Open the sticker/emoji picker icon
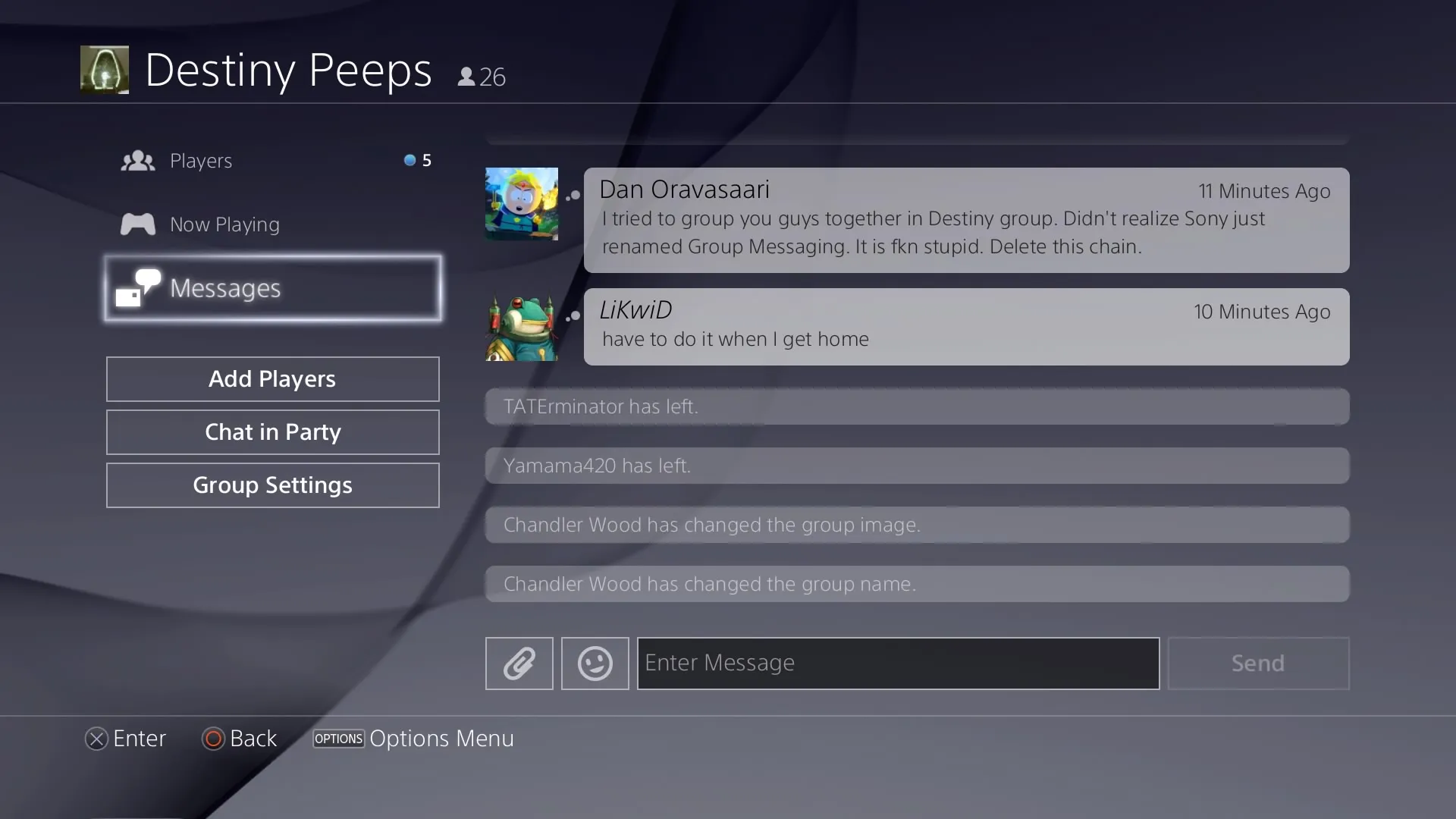Viewport: 1456px width, 819px height. coord(594,663)
